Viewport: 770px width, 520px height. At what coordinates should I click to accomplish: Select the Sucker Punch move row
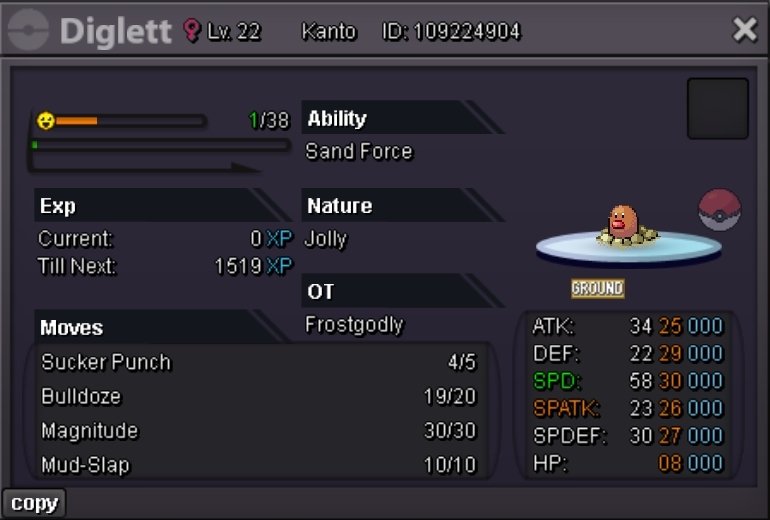coord(258,362)
